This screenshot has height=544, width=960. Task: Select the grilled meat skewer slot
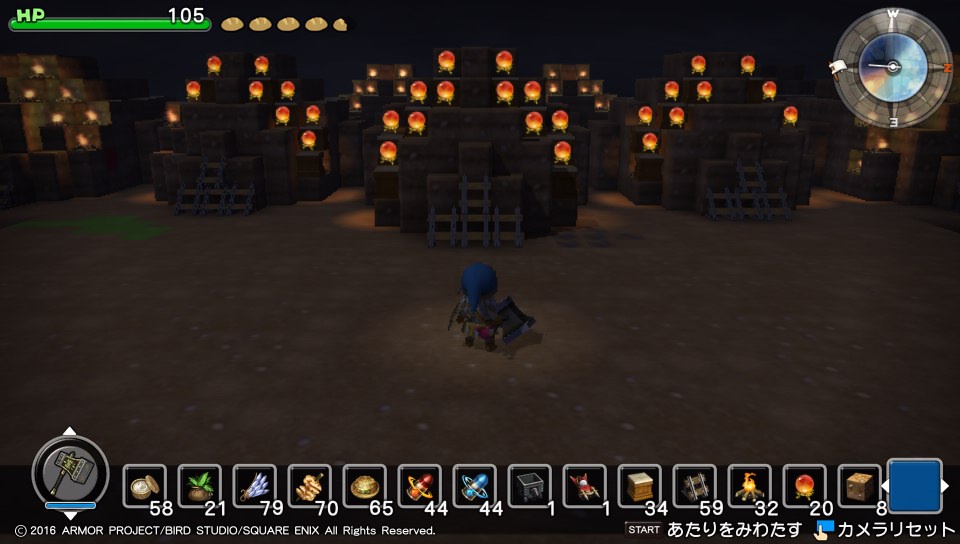click(x=310, y=487)
